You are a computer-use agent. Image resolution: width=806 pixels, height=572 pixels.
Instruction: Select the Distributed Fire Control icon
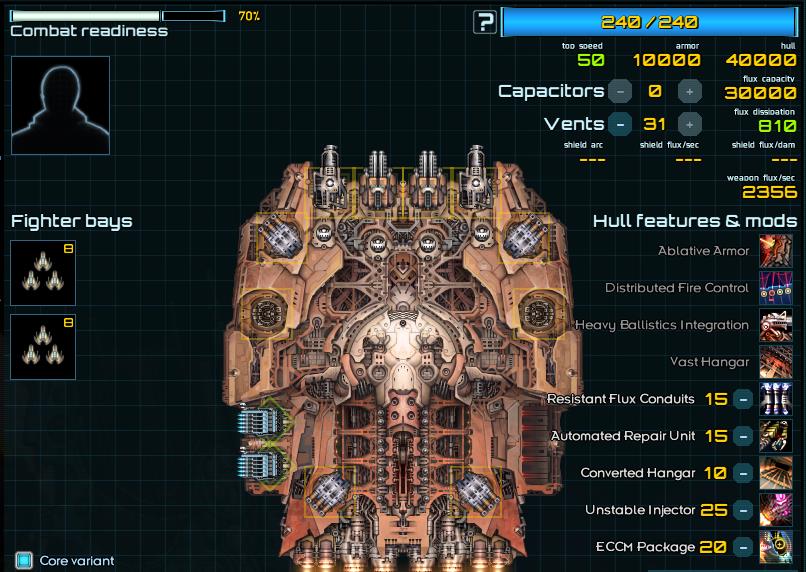coord(777,288)
